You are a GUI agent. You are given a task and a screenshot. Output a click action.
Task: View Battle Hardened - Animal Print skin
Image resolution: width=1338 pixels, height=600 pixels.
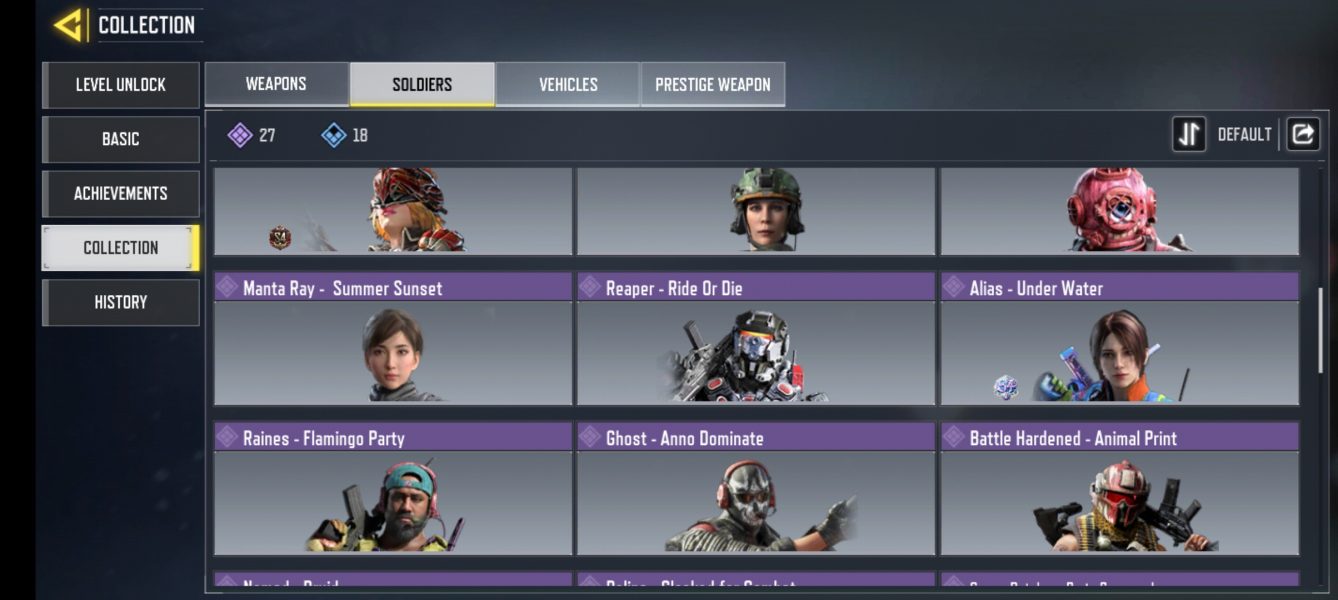[x=1119, y=489]
